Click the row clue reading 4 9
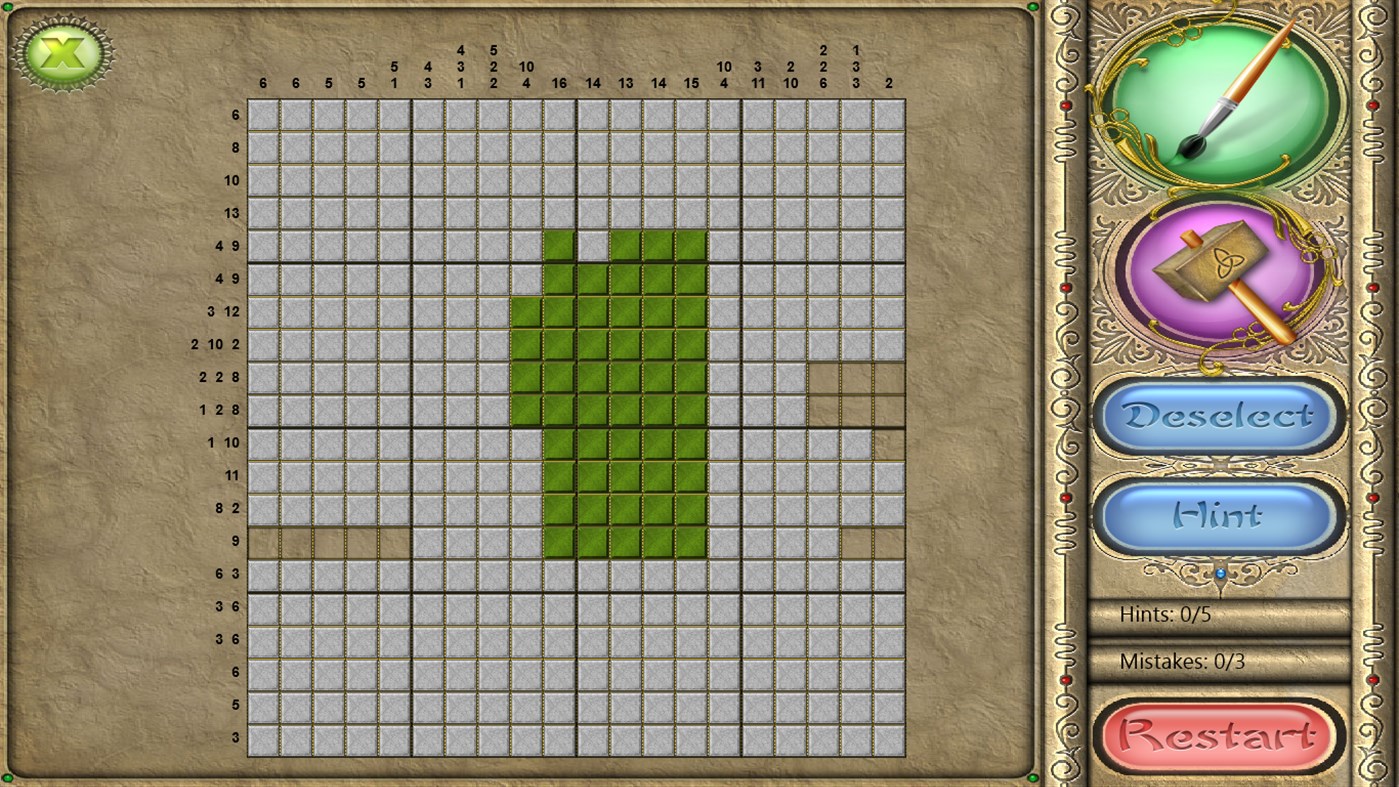This screenshot has width=1399, height=787. (225, 245)
